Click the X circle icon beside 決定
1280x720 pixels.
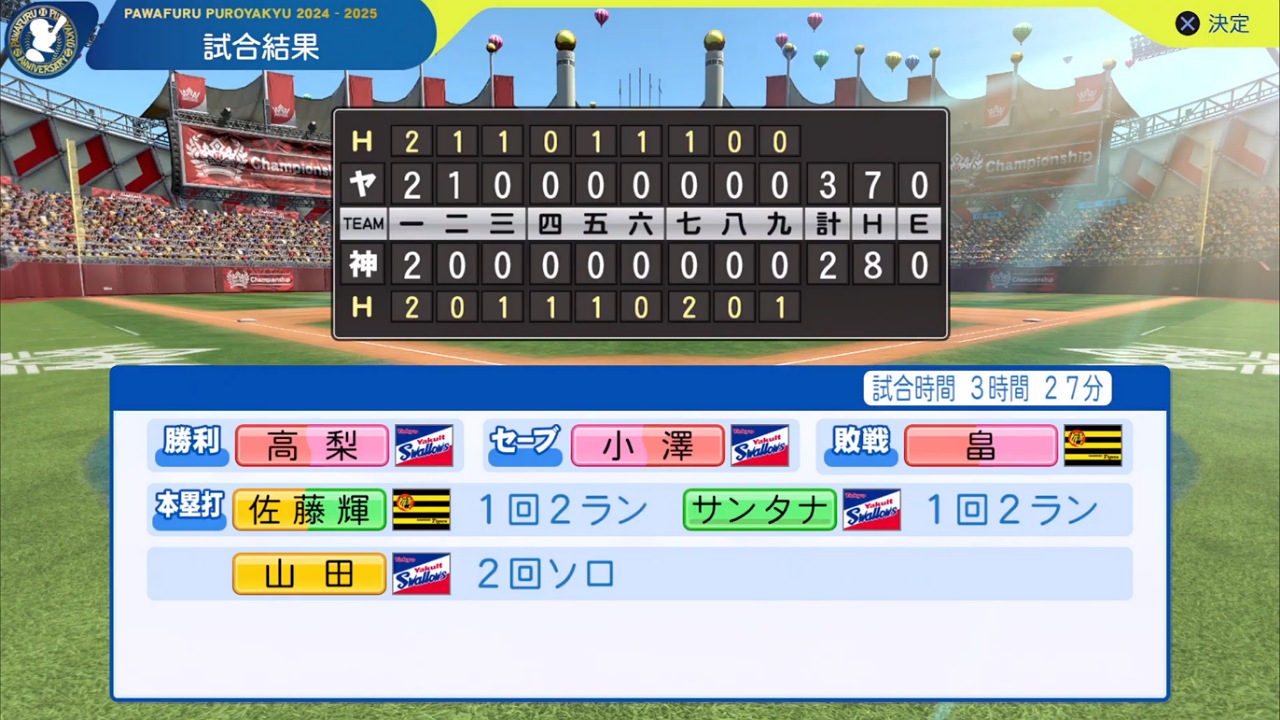tap(1187, 24)
